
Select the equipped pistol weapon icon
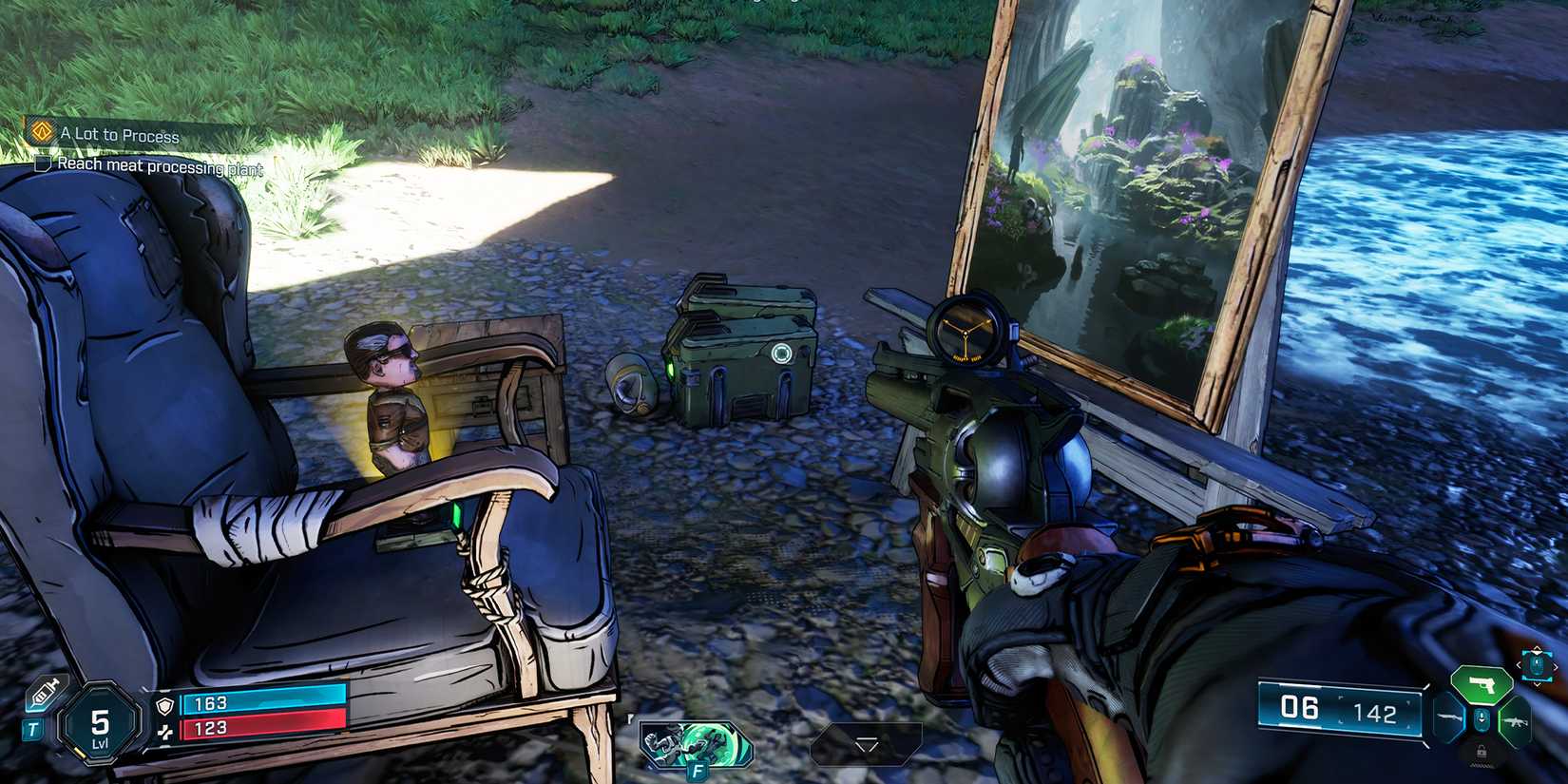(1482, 685)
